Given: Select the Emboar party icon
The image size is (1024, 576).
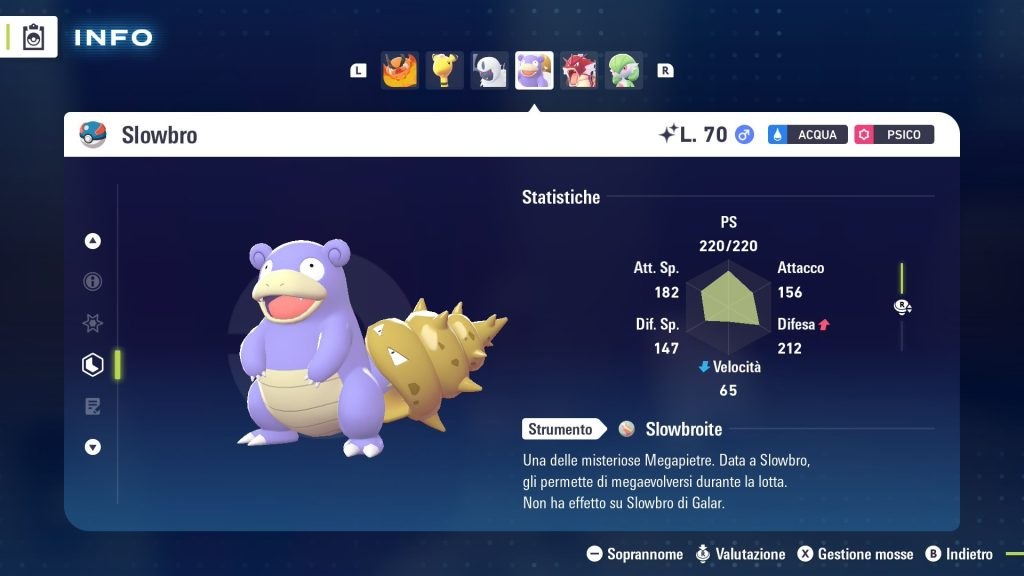Looking at the screenshot, I should pos(399,71).
